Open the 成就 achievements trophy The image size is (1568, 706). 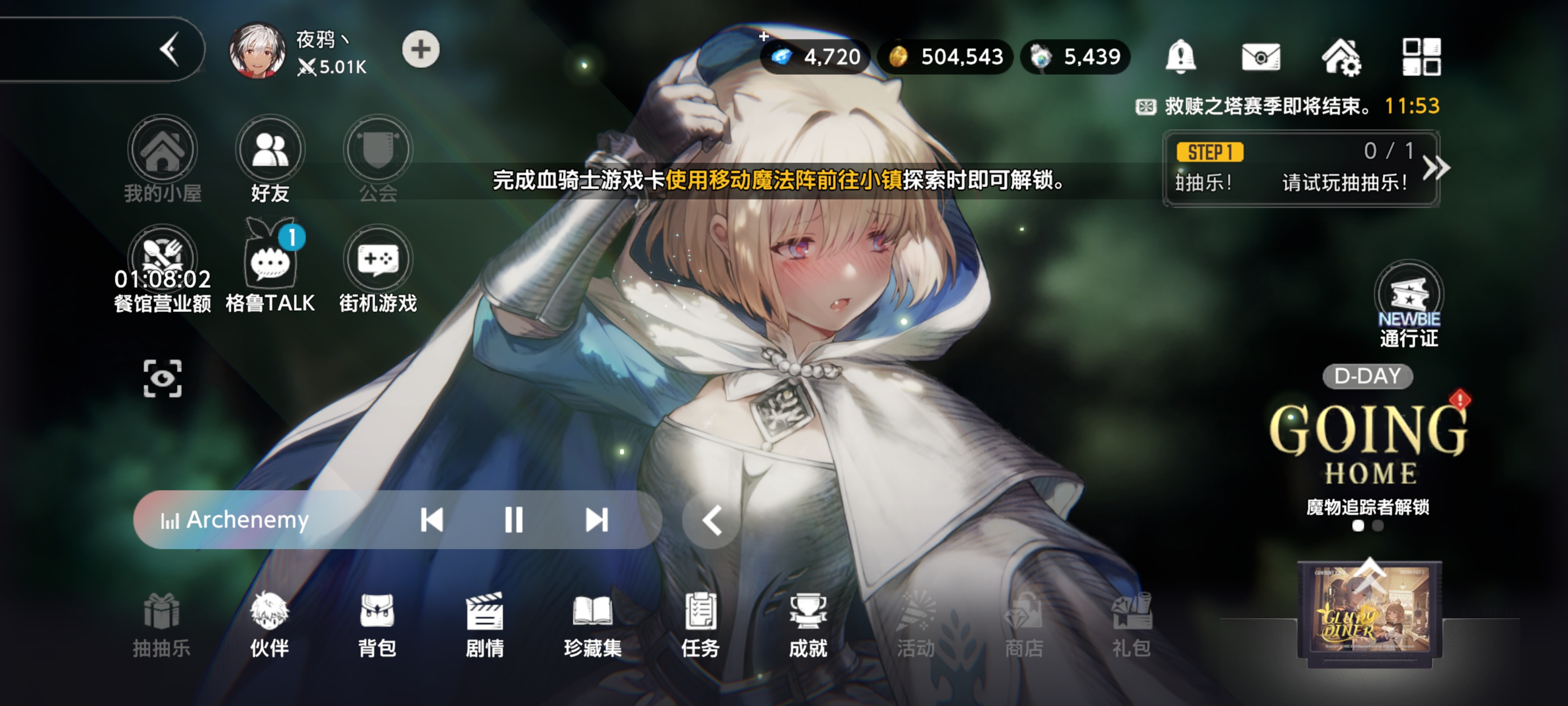808,625
